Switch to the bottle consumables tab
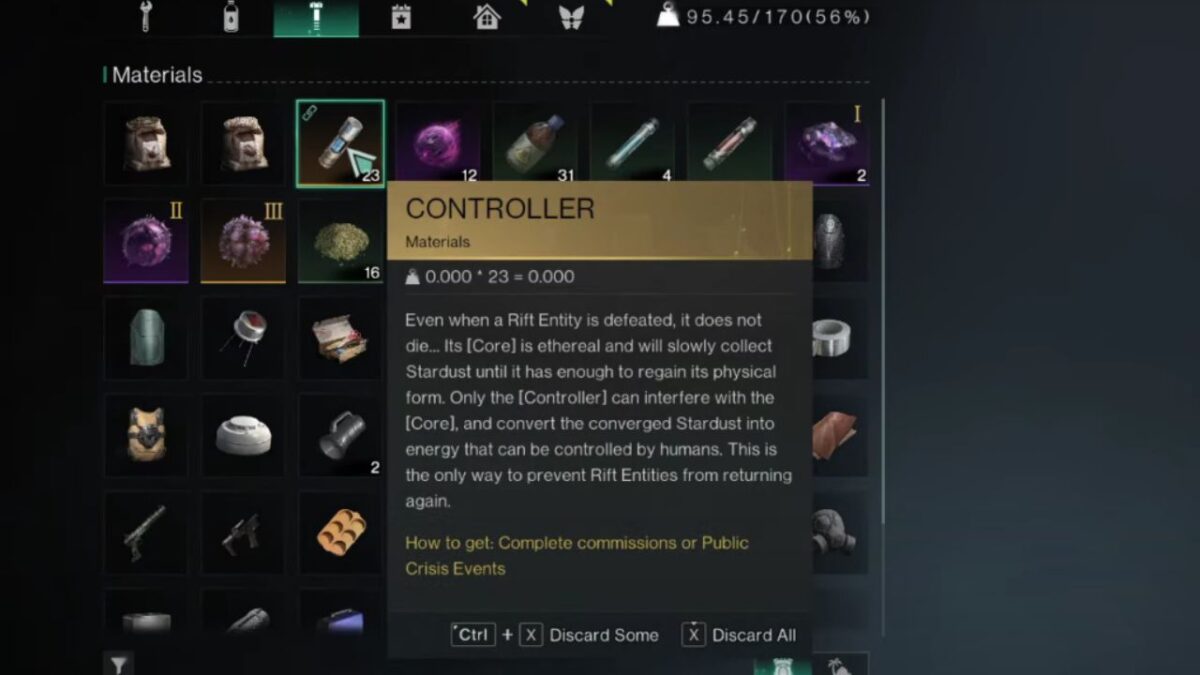The image size is (1200, 675). (232, 17)
